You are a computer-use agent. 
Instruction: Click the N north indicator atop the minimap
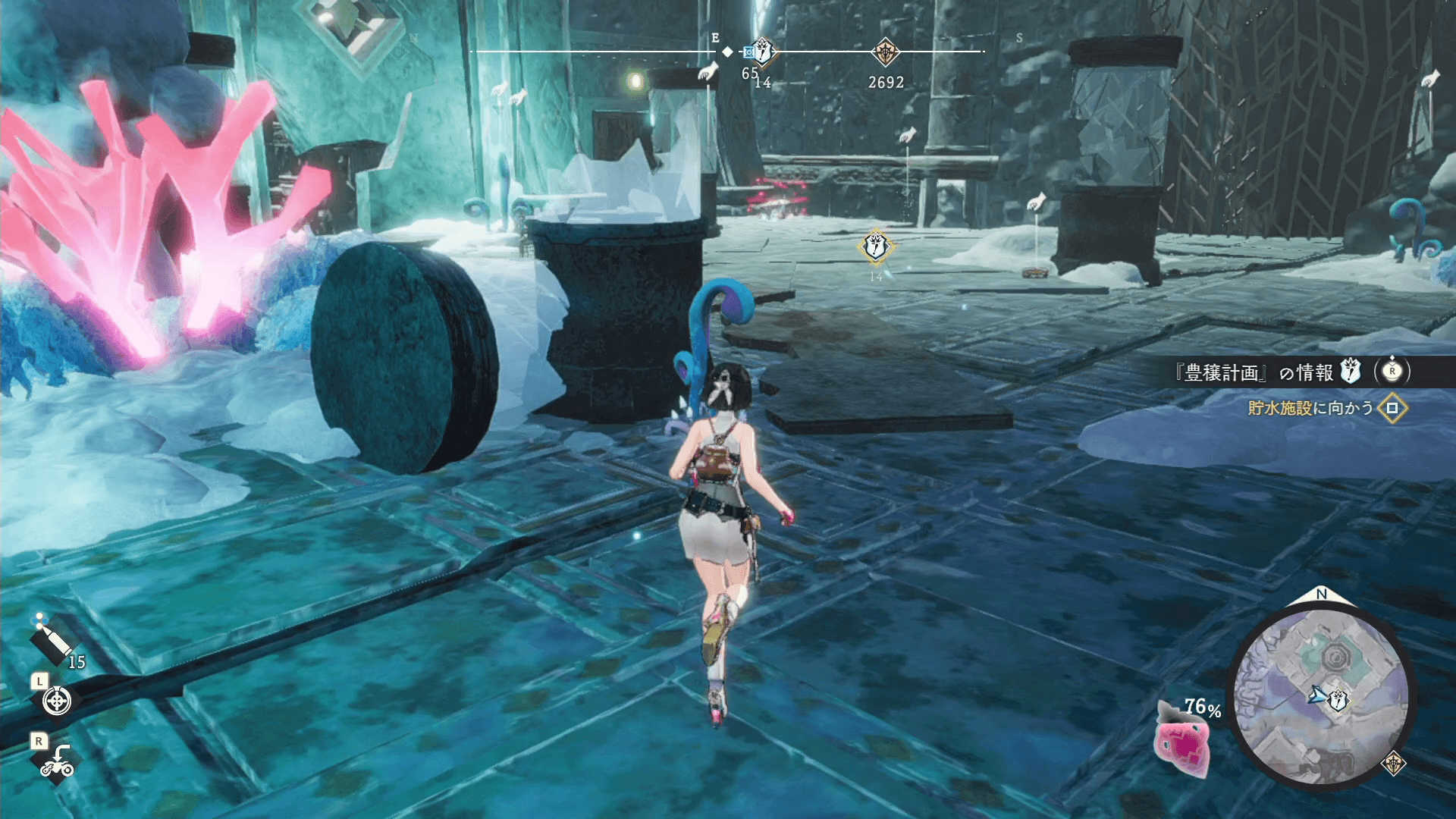[x=1322, y=595]
